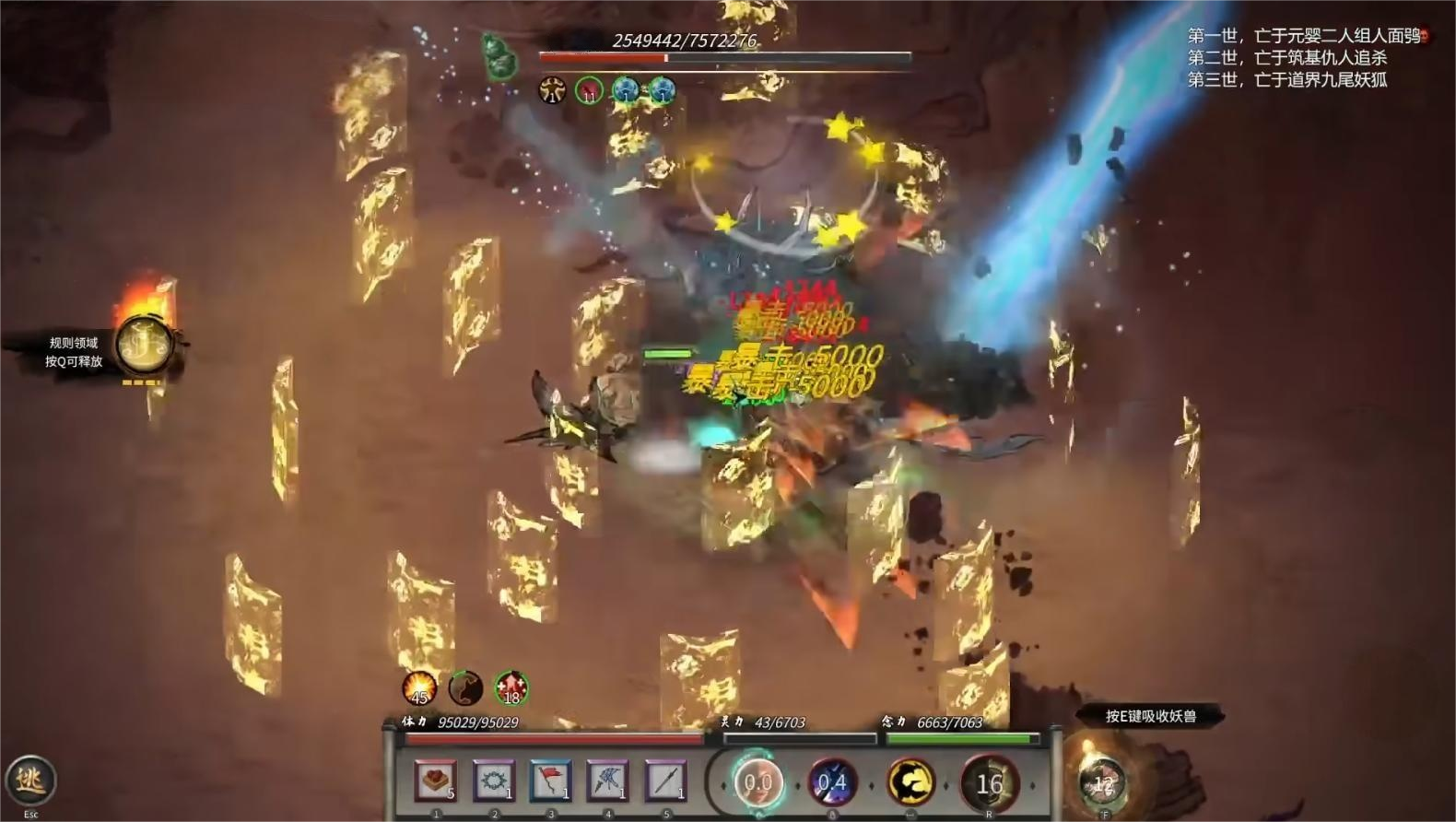Activate the teal-ringed skill showing 0.0
Screen dimensions: 1456x822
757,782
